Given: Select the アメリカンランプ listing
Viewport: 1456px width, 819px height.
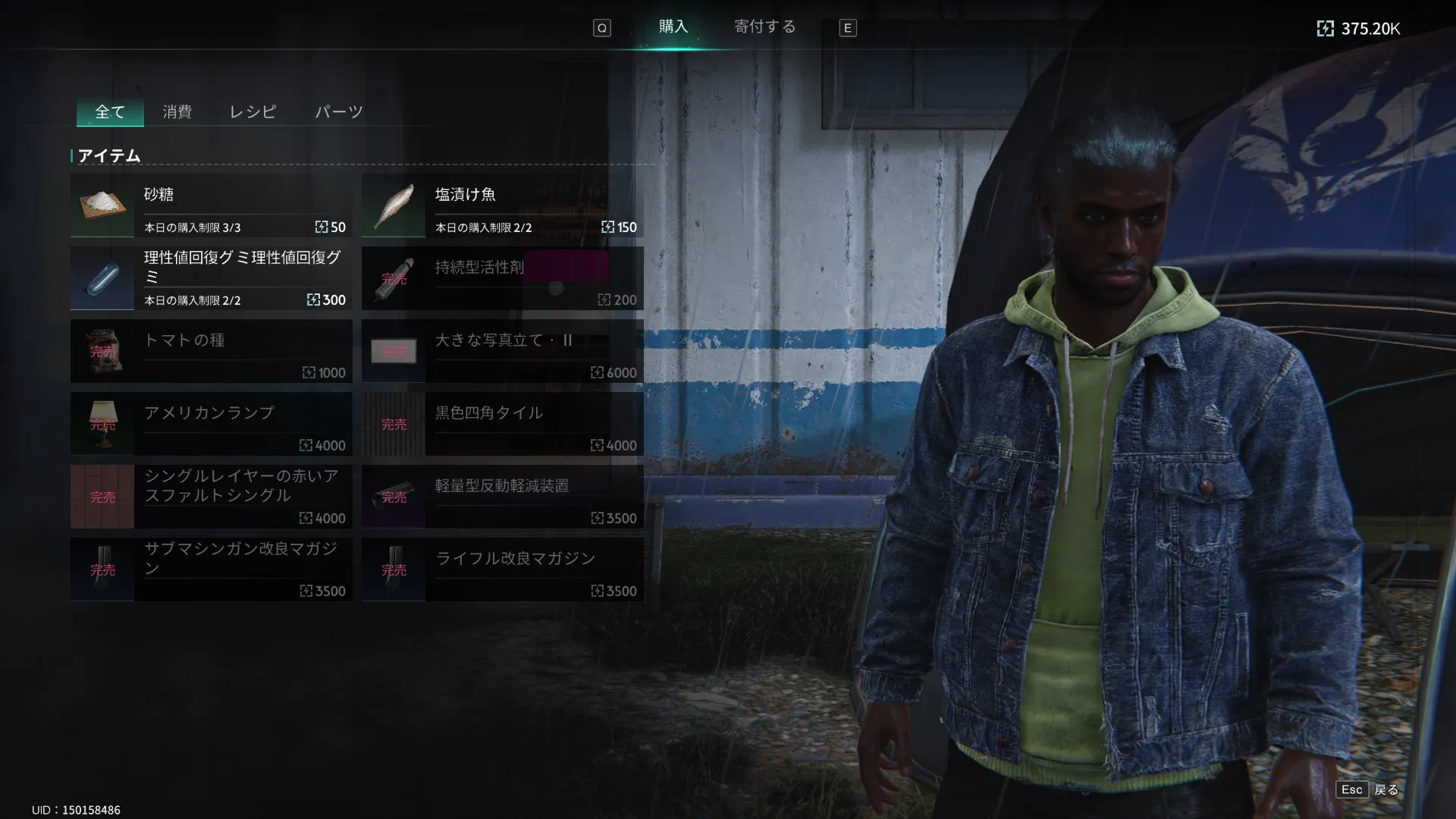Looking at the screenshot, I should (211, 424).
